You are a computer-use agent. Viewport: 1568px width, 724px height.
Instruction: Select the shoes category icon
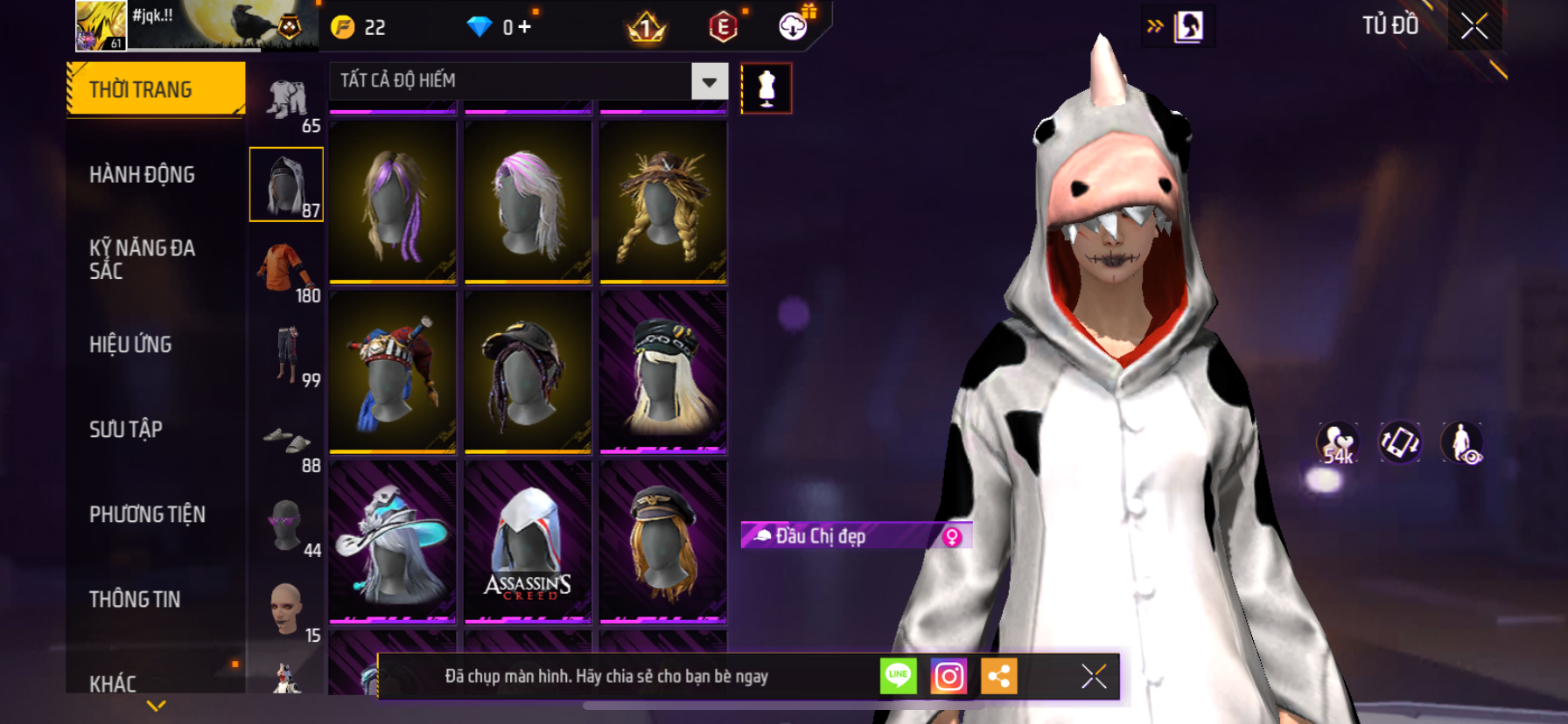(285, 440)
